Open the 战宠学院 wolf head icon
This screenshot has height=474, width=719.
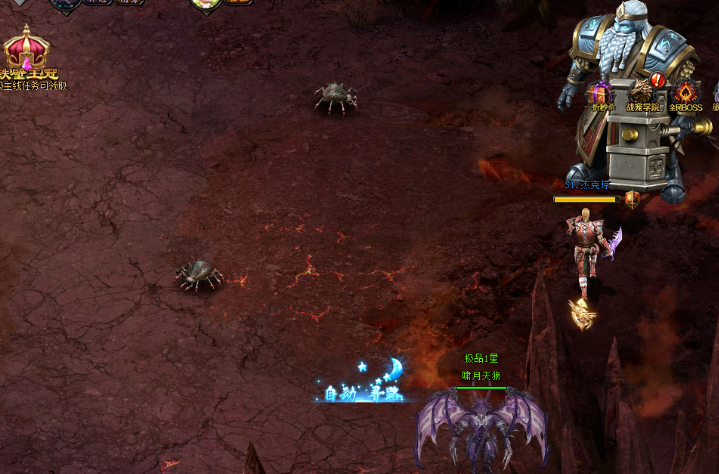643,92
